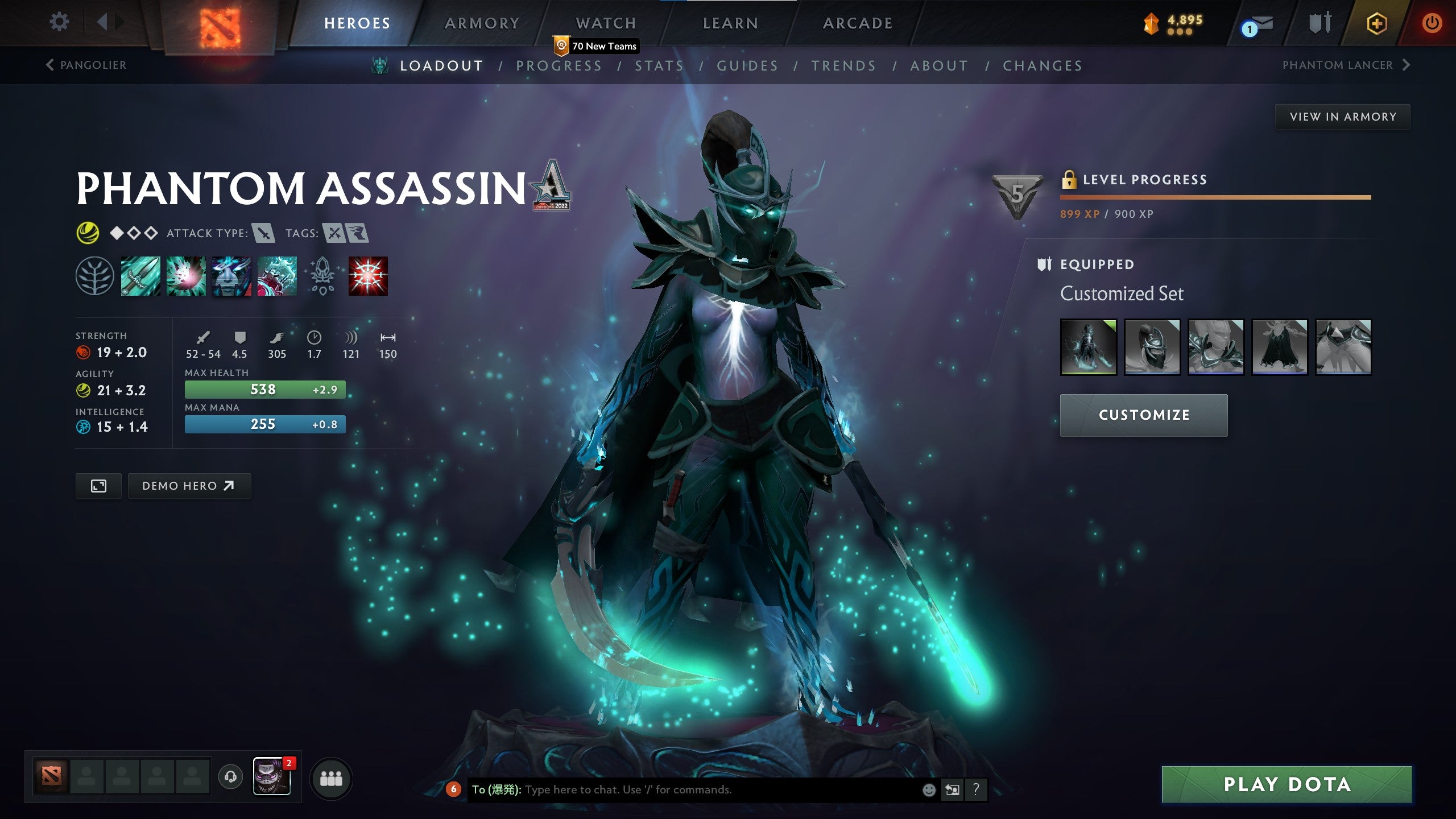Select the first Customized Set item thumbnail
Viewport: 1456px width, 819px height.
pyautogui.click(x=1088, y=346)
